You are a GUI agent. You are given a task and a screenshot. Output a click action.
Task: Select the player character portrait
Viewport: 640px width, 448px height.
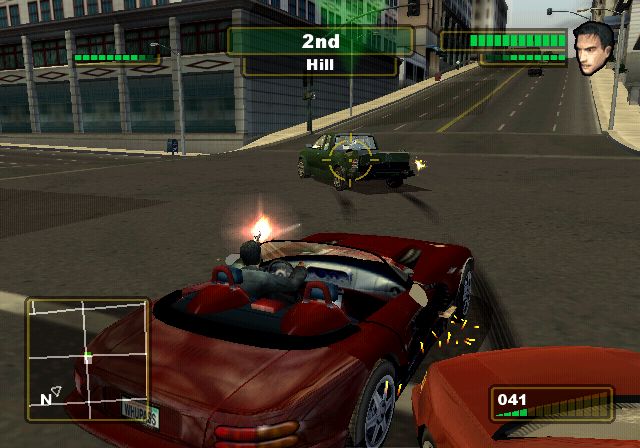[x=594, y=47]
